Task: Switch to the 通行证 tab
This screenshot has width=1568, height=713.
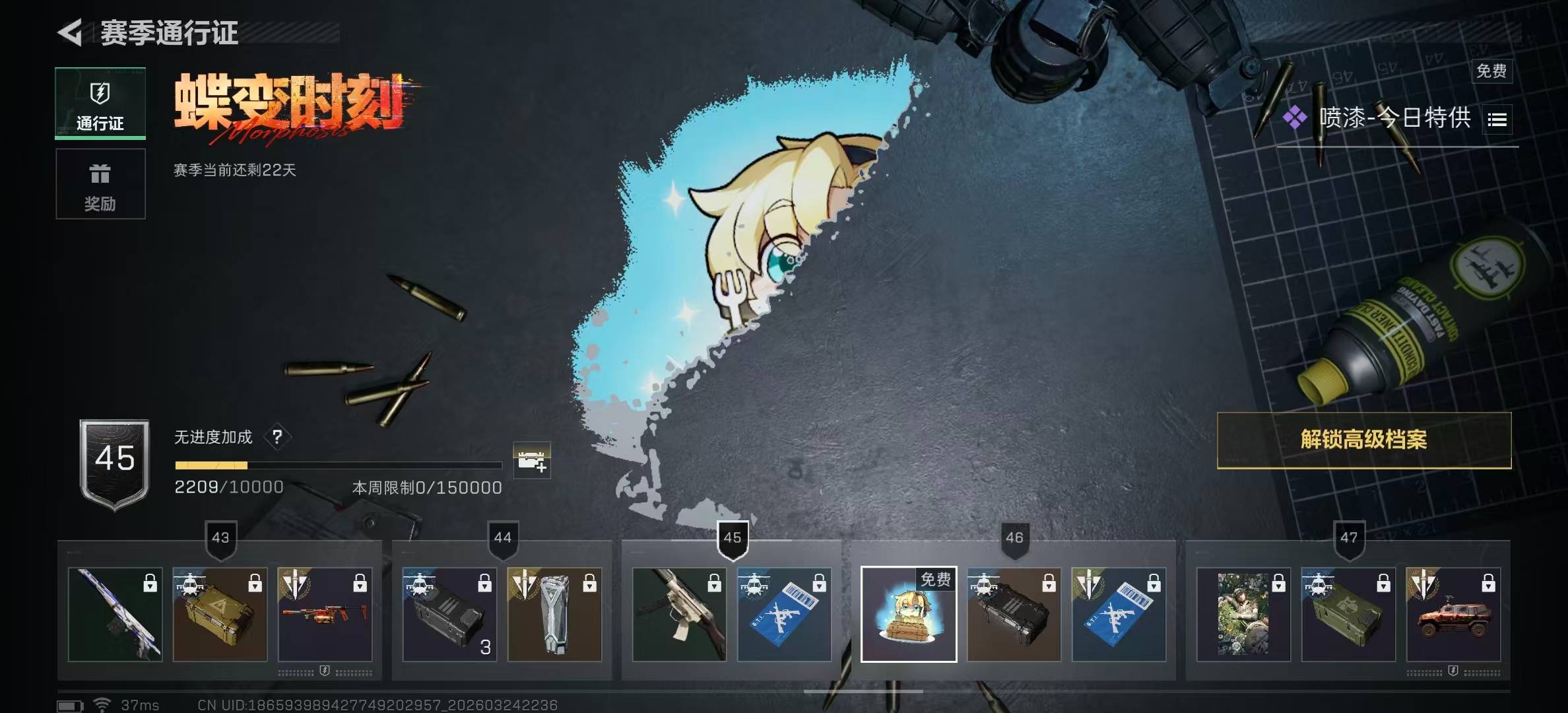Action: coord(100,104)
